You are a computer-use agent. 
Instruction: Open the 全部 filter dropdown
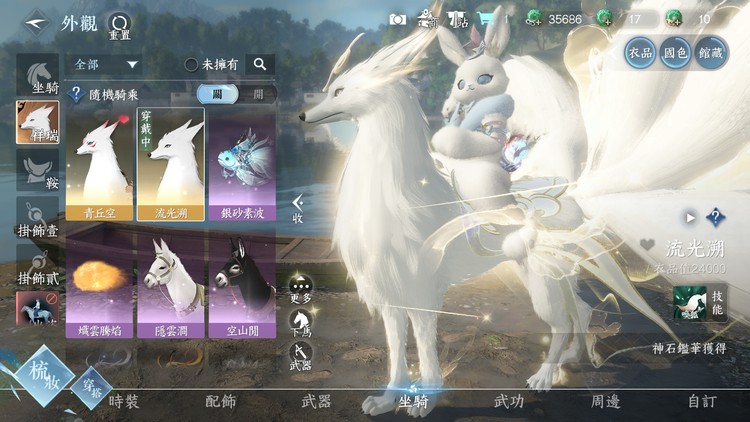coord(104,64)
